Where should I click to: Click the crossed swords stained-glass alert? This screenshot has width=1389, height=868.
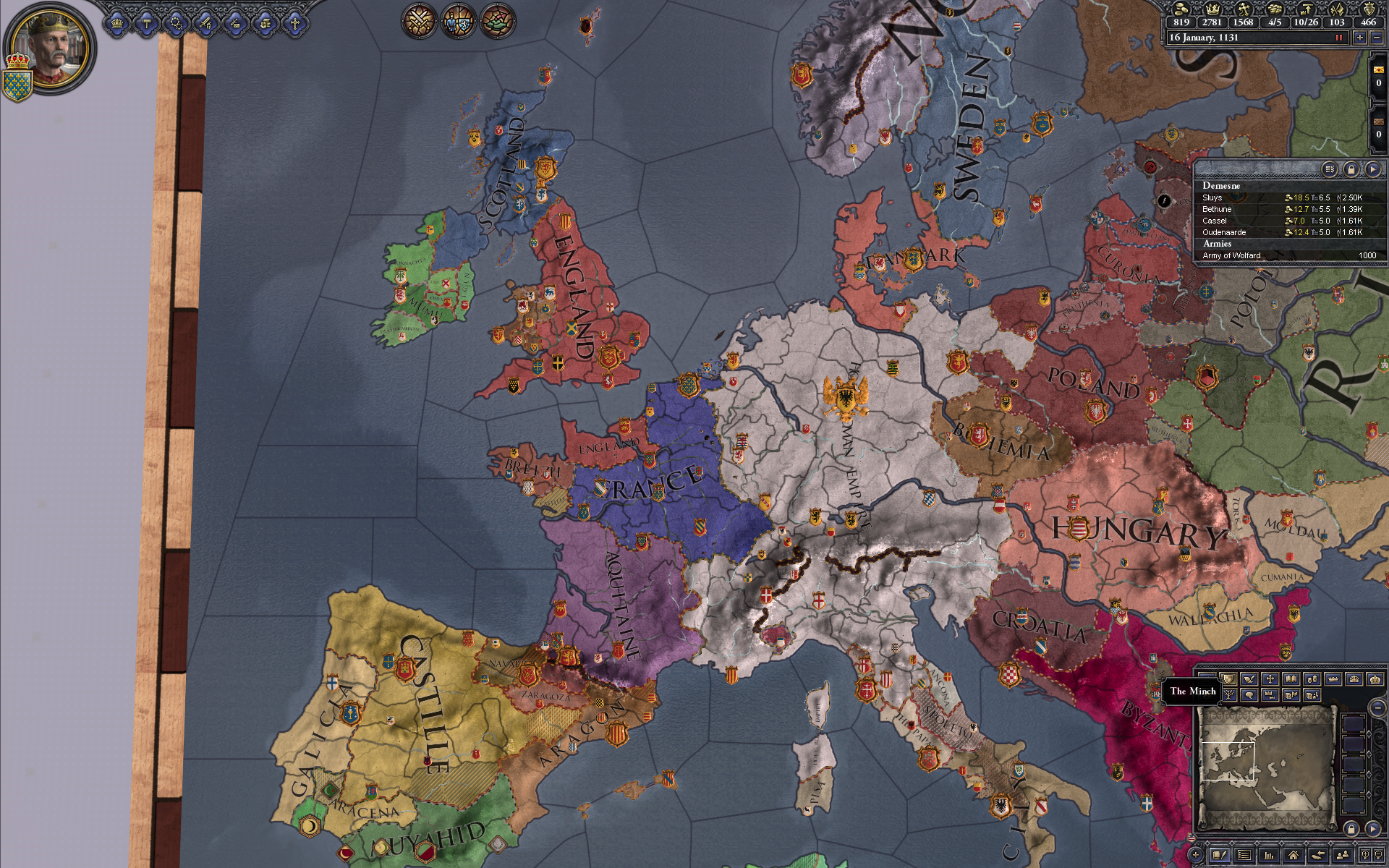(418, 21)
